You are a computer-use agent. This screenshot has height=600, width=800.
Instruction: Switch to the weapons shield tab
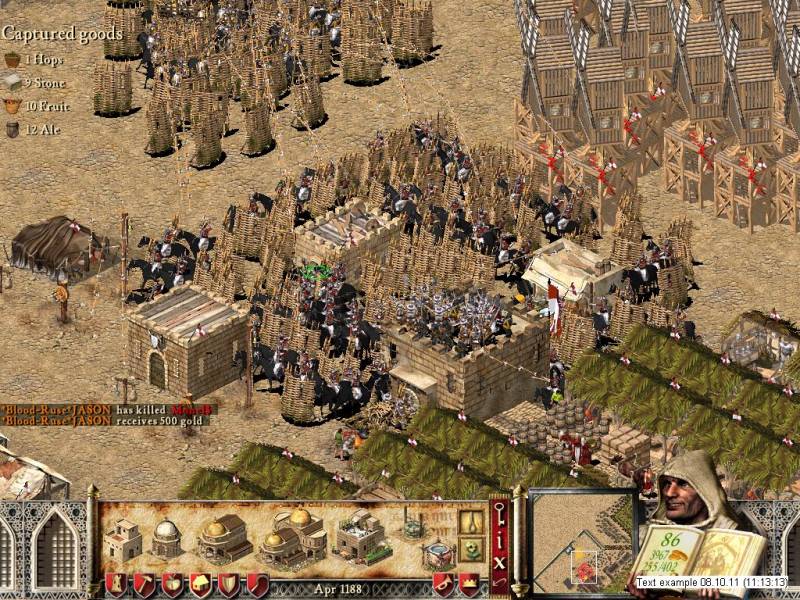pos(229,584)
